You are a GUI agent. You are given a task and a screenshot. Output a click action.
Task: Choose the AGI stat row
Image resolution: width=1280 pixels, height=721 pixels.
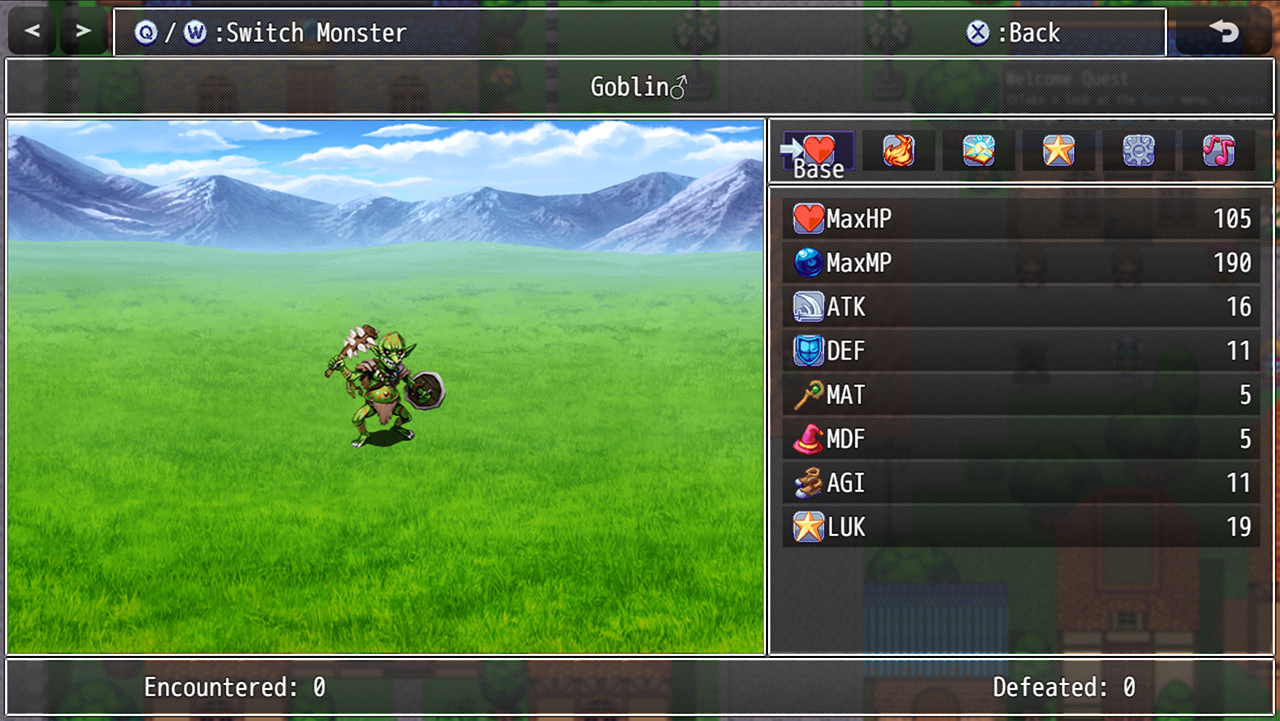coord(1020,483)
